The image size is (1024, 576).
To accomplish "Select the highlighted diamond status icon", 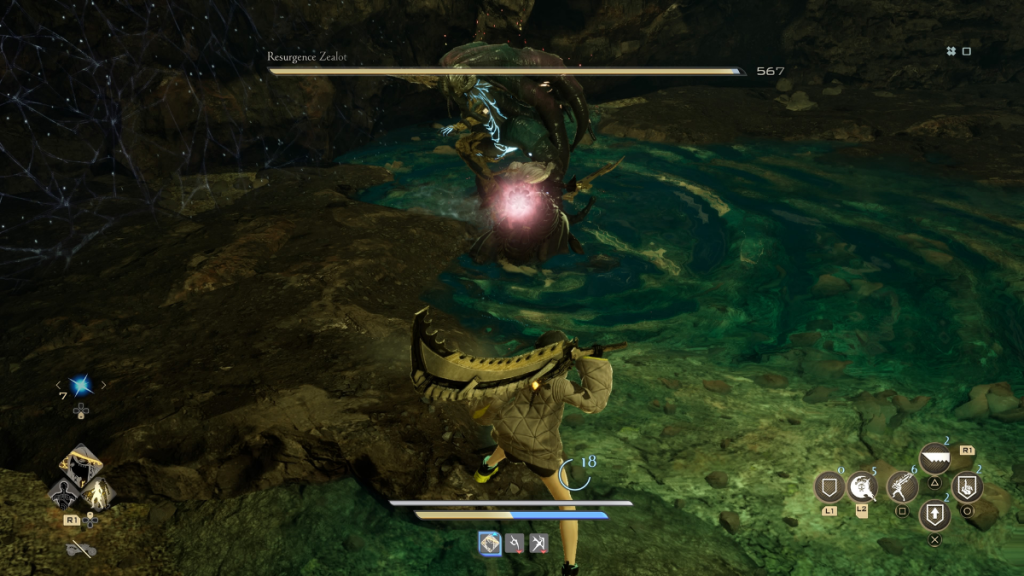I will click(490, 543).
